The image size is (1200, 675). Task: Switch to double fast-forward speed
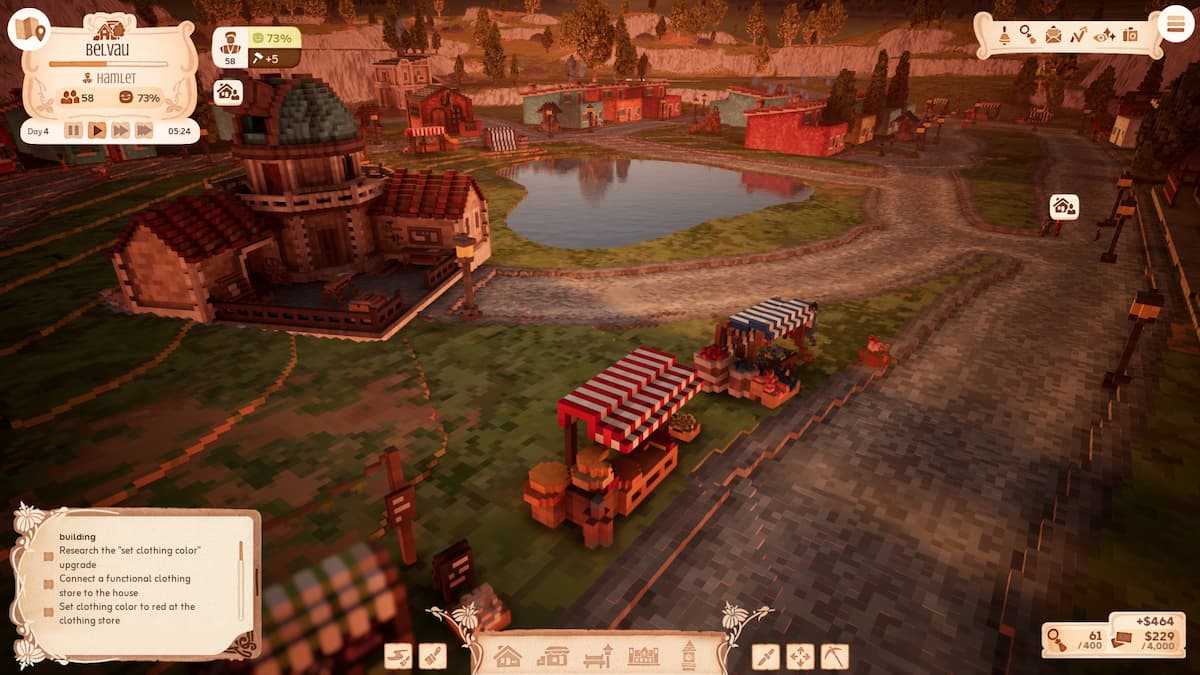[121, 130]
